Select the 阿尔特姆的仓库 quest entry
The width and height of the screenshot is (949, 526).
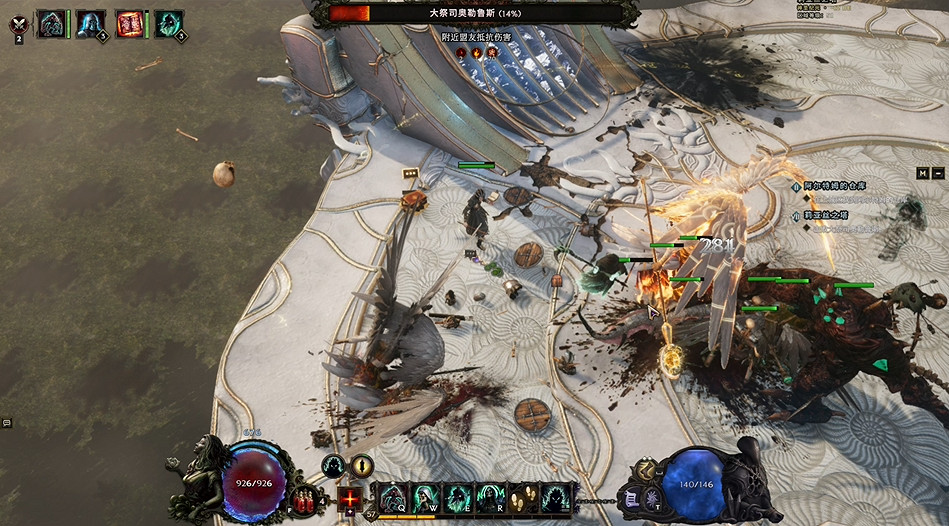pyautogui.click(x=845, y=186)
